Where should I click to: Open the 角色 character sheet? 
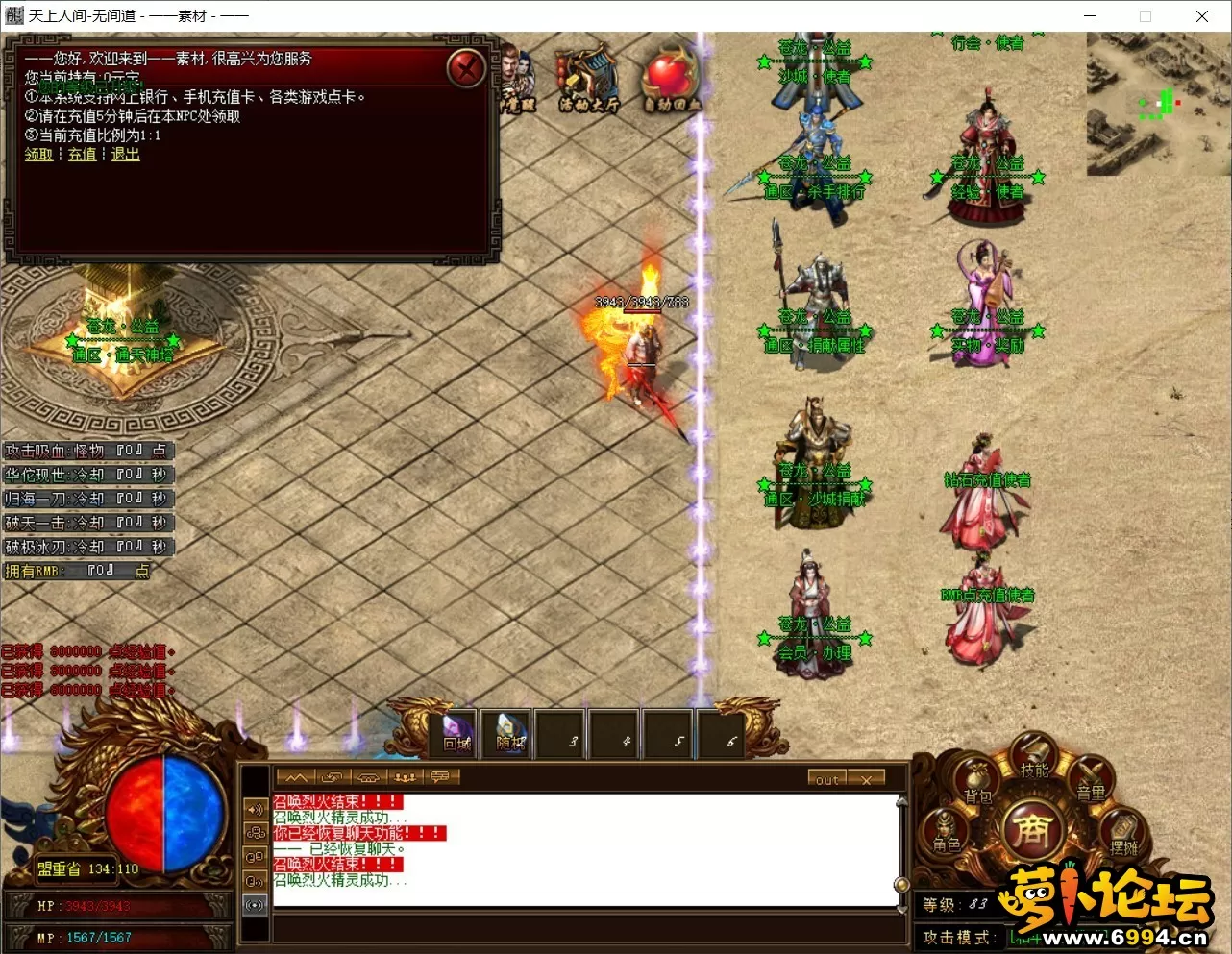(x=947, y=831)
